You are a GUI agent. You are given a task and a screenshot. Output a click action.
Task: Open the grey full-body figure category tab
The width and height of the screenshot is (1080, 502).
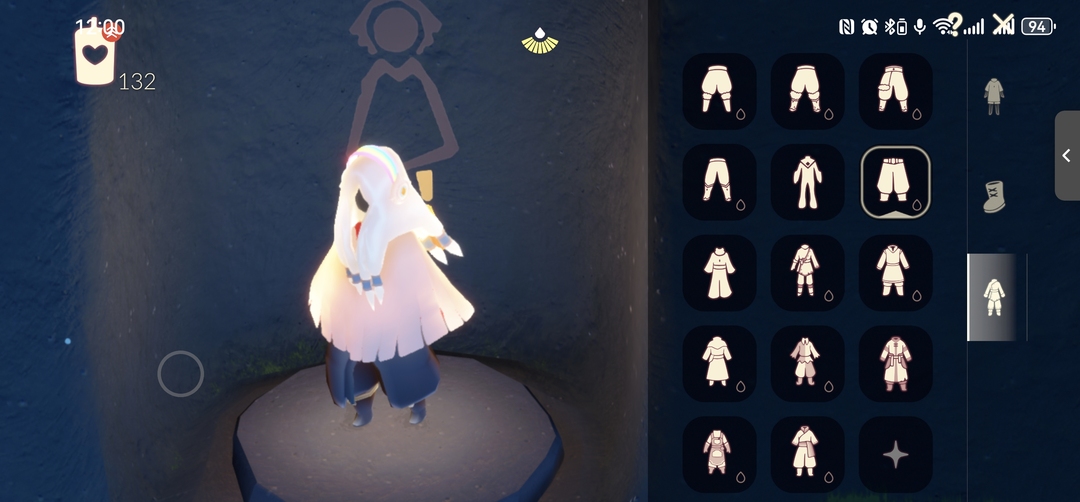pos(993,97)
